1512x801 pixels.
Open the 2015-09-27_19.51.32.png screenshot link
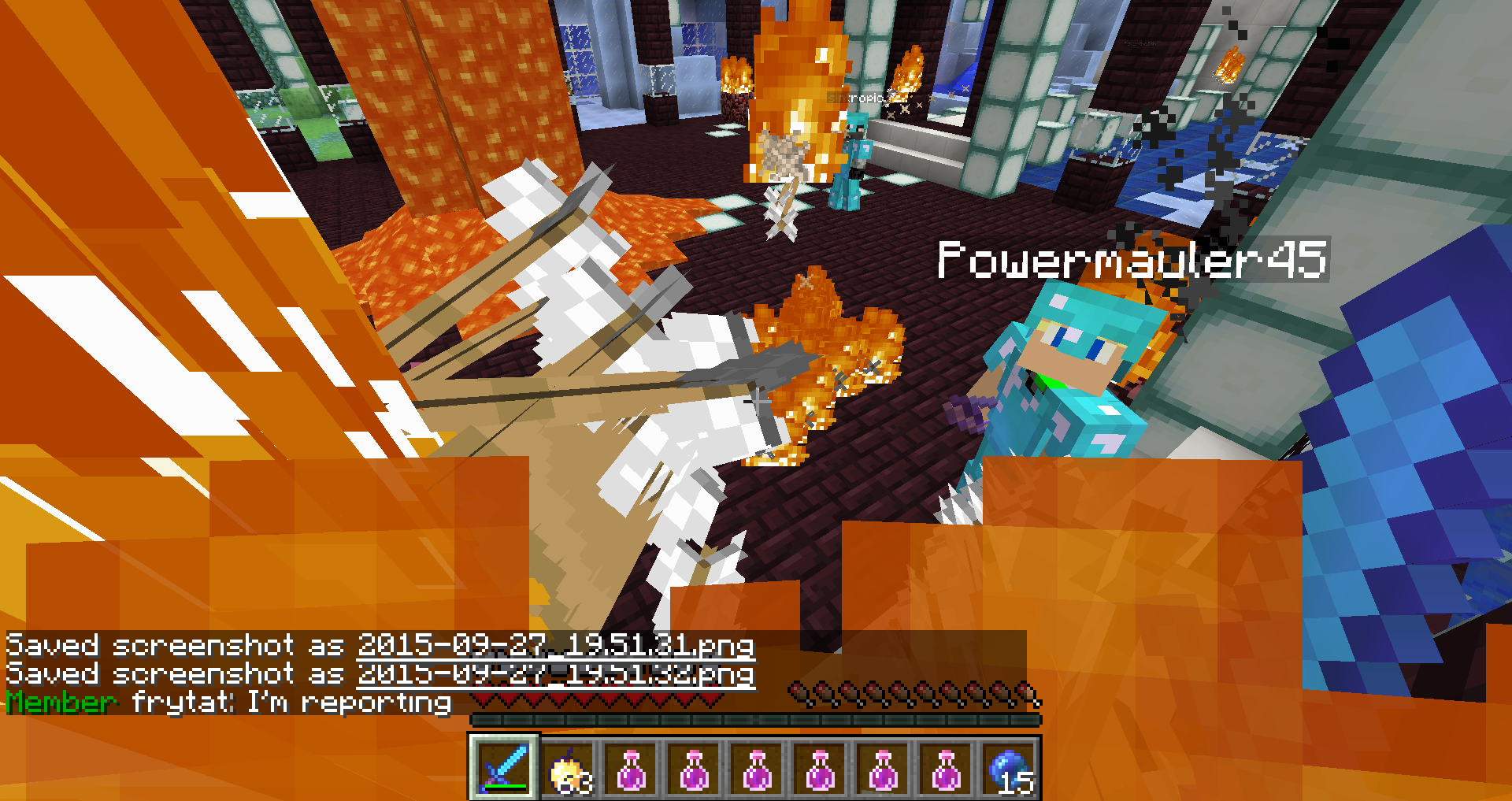click(556, 674)
